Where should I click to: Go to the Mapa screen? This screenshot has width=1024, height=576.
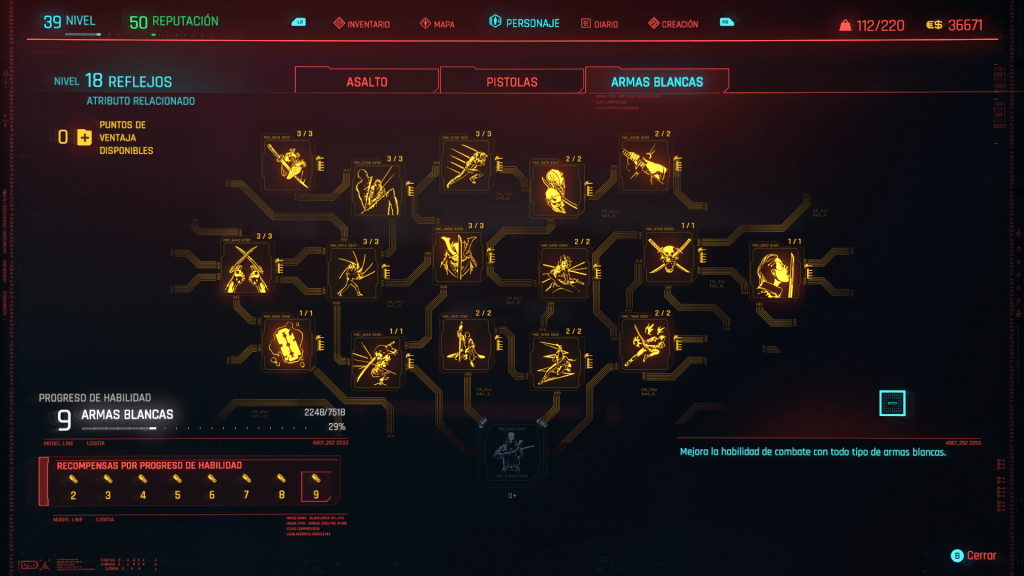[438, 24]
